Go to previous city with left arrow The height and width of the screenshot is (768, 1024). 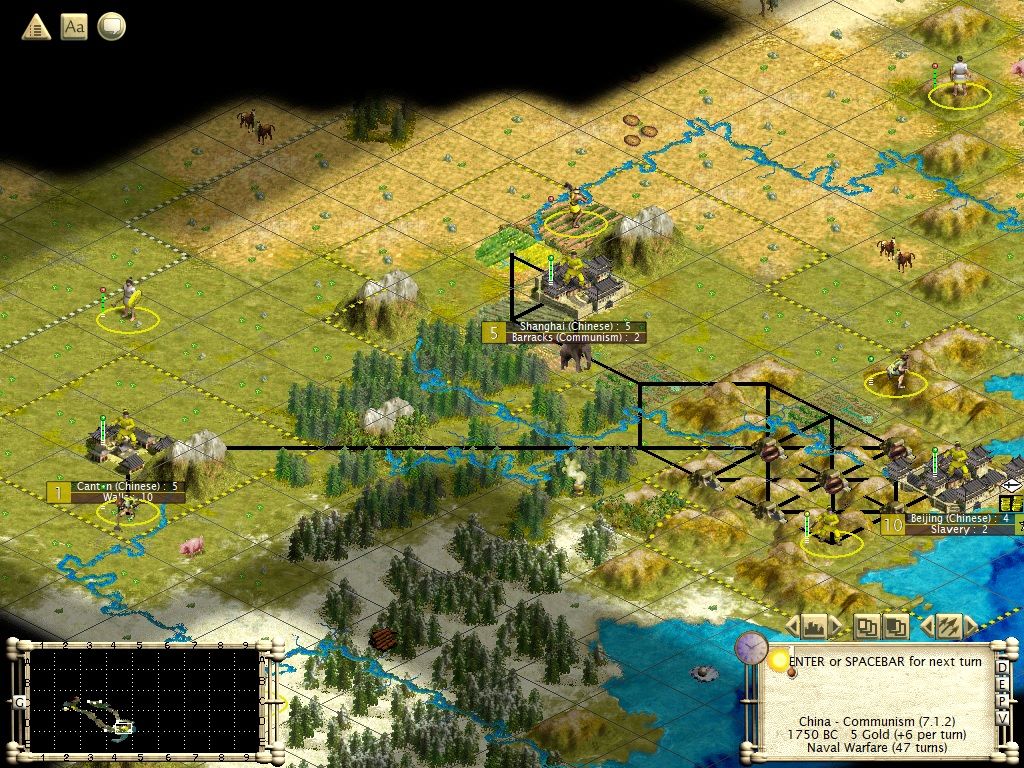tap(792, 627)
